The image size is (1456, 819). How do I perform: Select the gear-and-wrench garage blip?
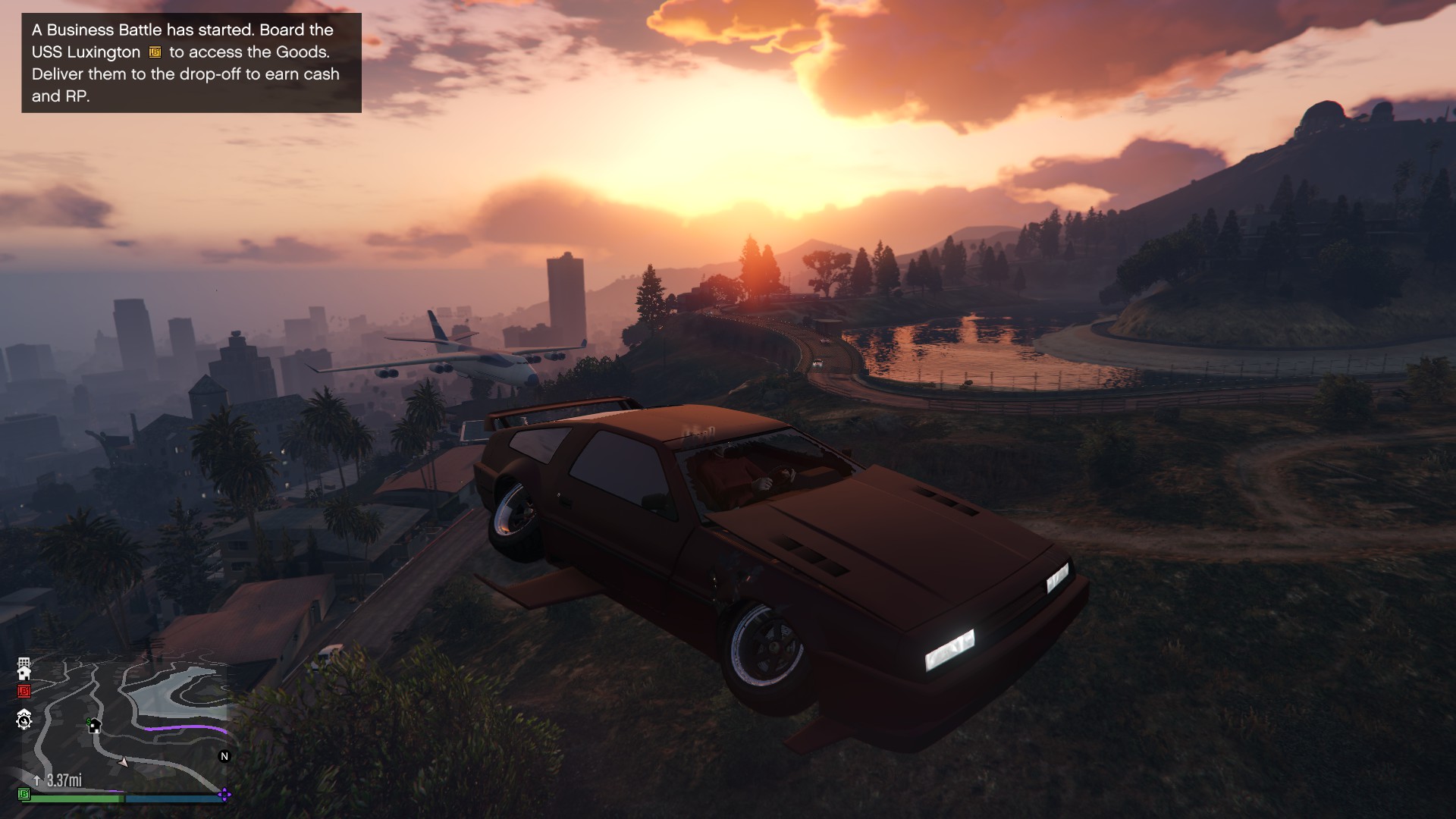click(x=24, y=720)
